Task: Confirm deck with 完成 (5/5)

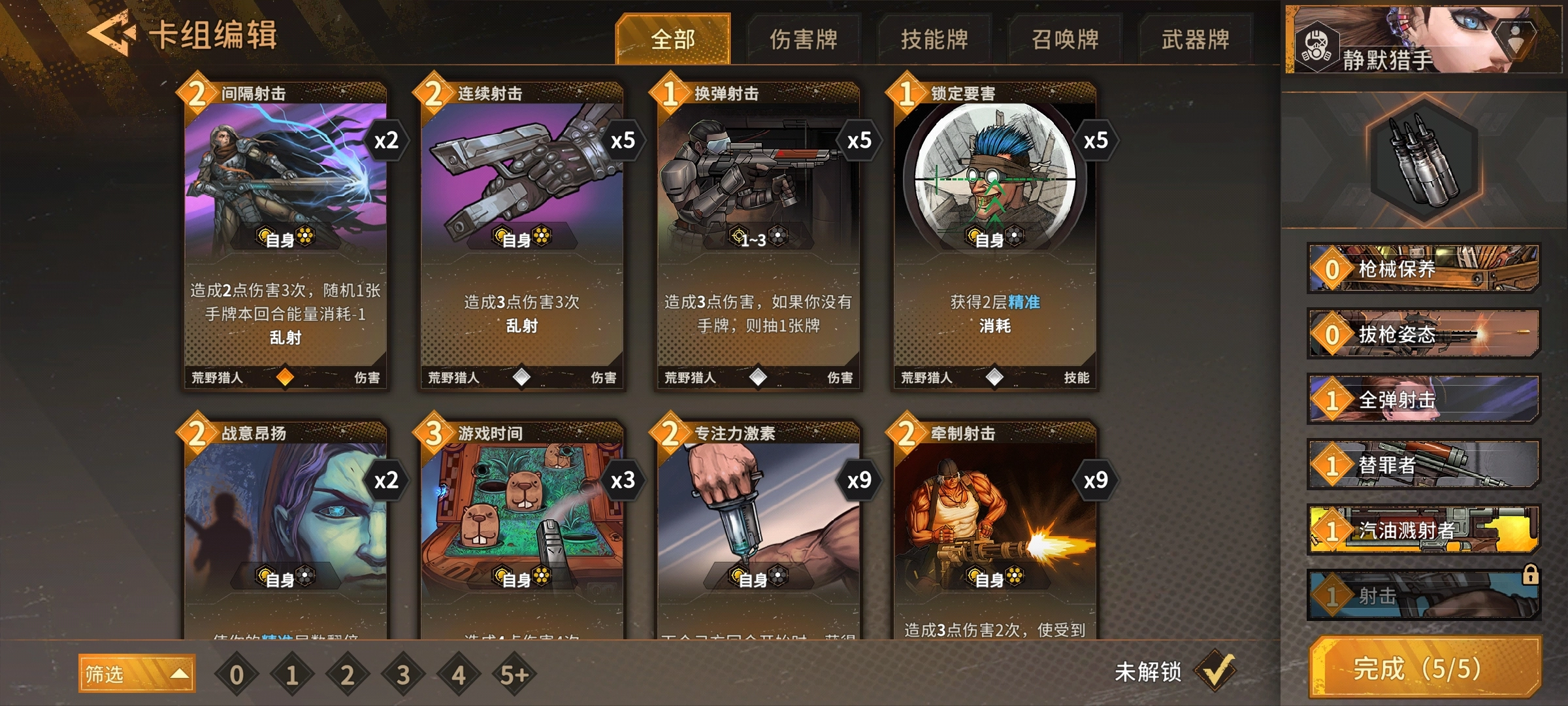Action: pos(1426,668)
